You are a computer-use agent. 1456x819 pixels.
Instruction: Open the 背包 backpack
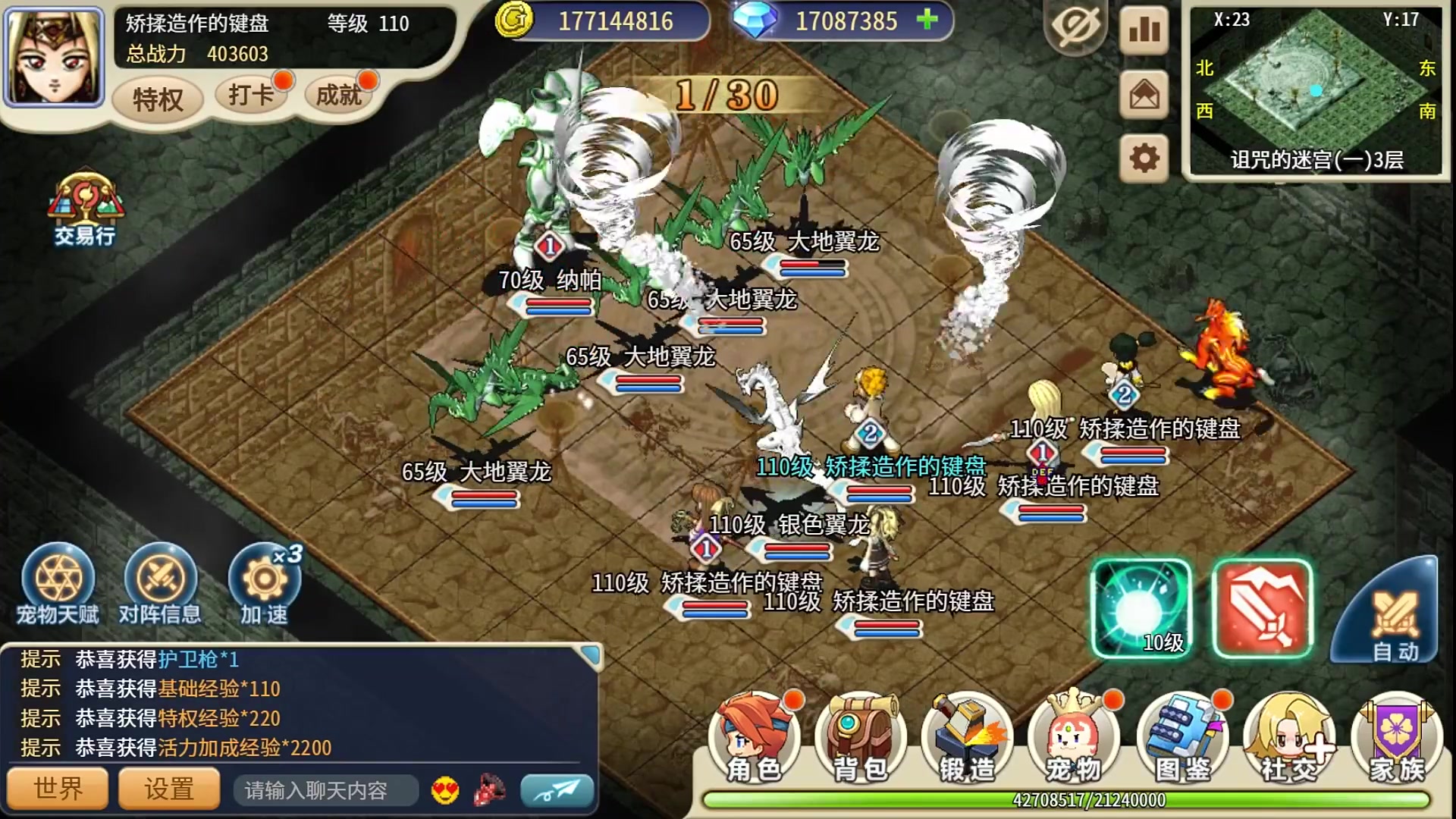tap(861, 739)
